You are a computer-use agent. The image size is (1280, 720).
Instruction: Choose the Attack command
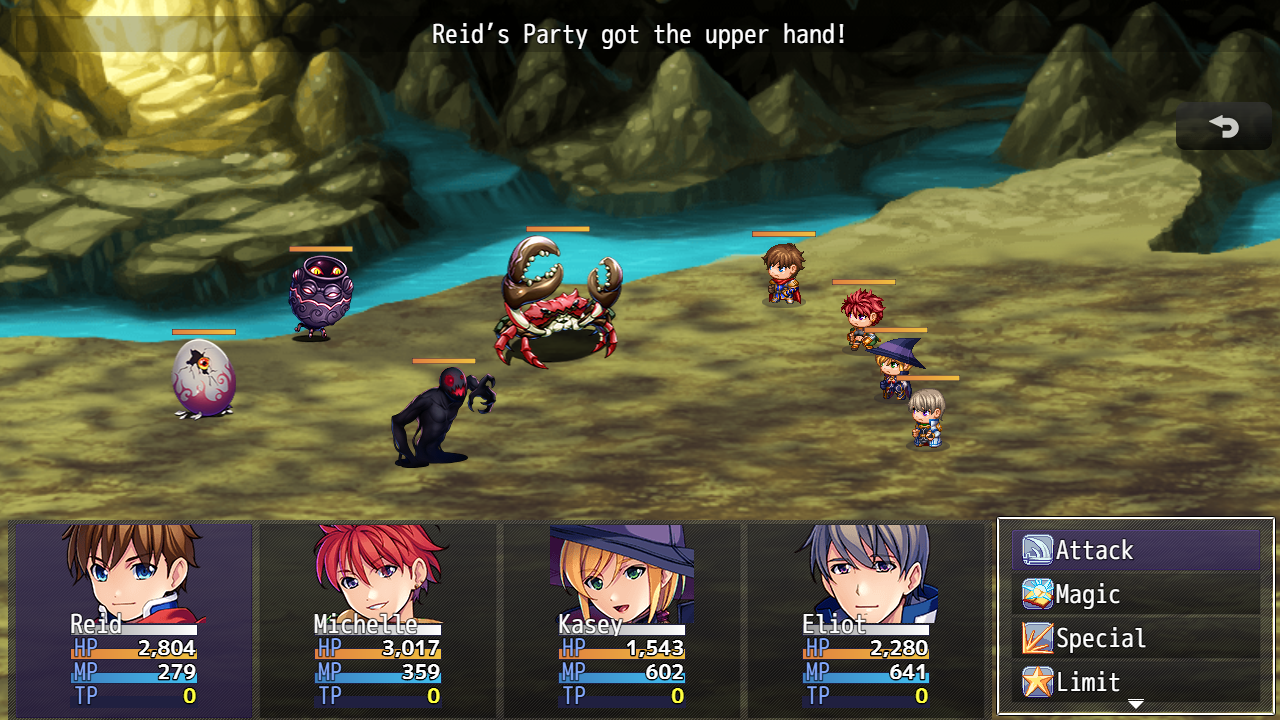coord(1135,550)
